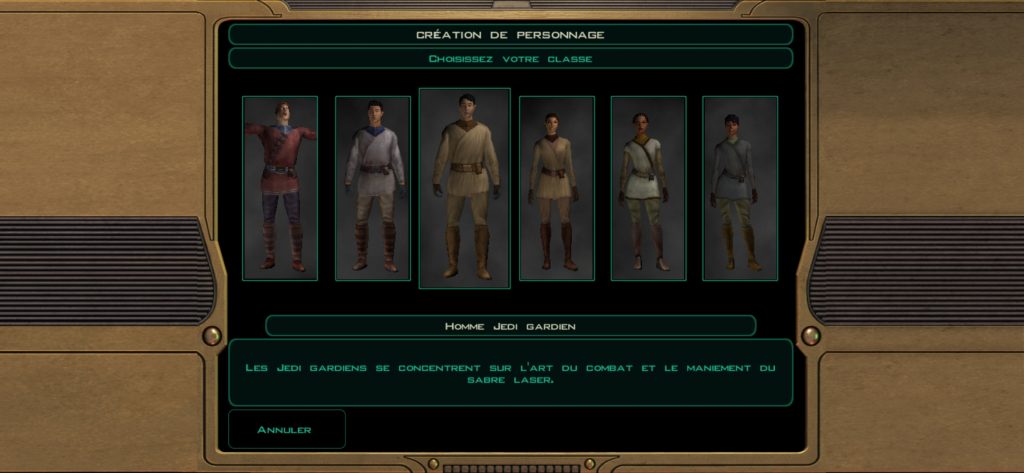Select the highlighted Homme Jedi gardien portrait
Screen dimensions: 1024x473
464,188
